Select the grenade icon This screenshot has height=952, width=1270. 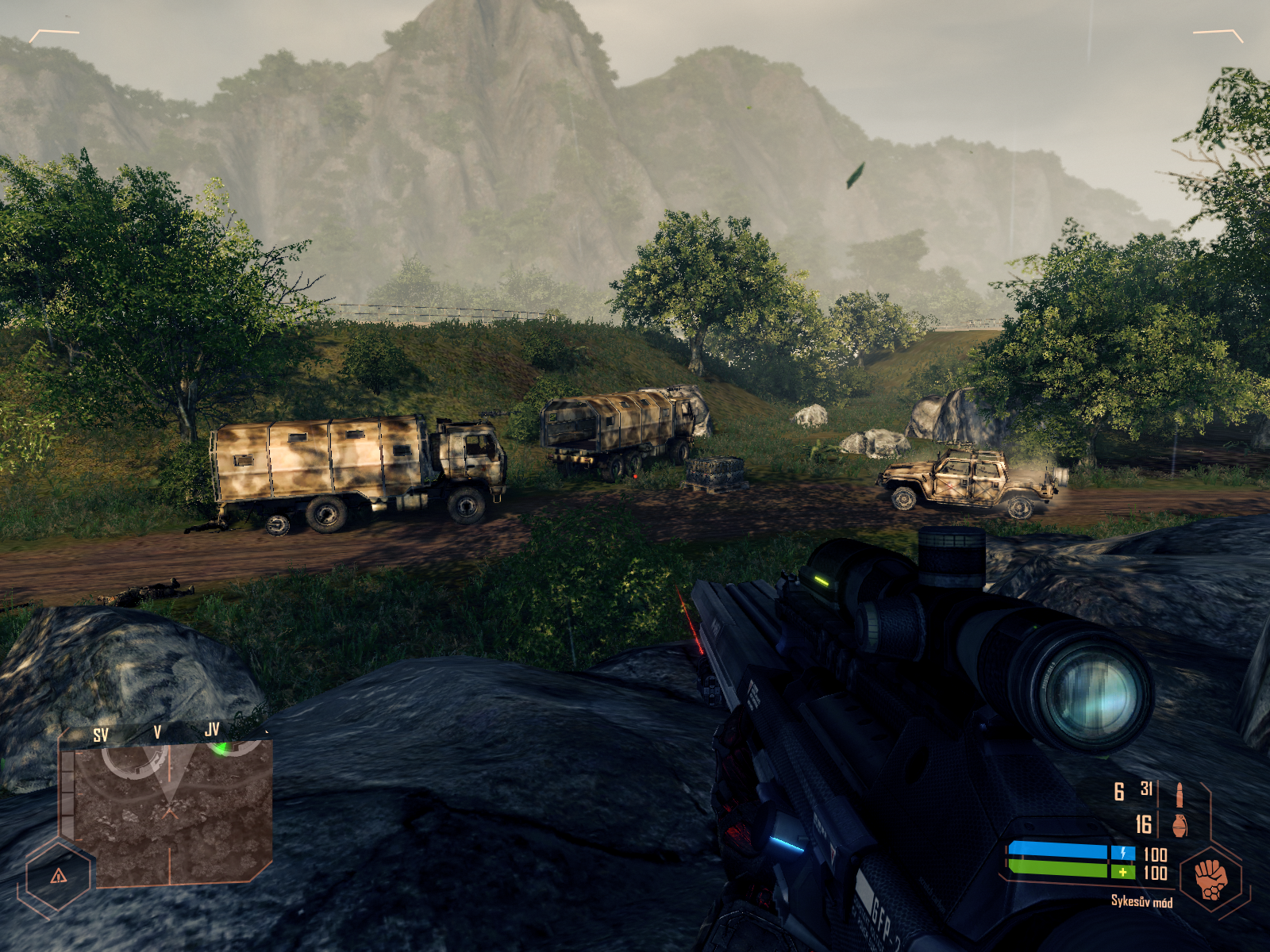1180,824
